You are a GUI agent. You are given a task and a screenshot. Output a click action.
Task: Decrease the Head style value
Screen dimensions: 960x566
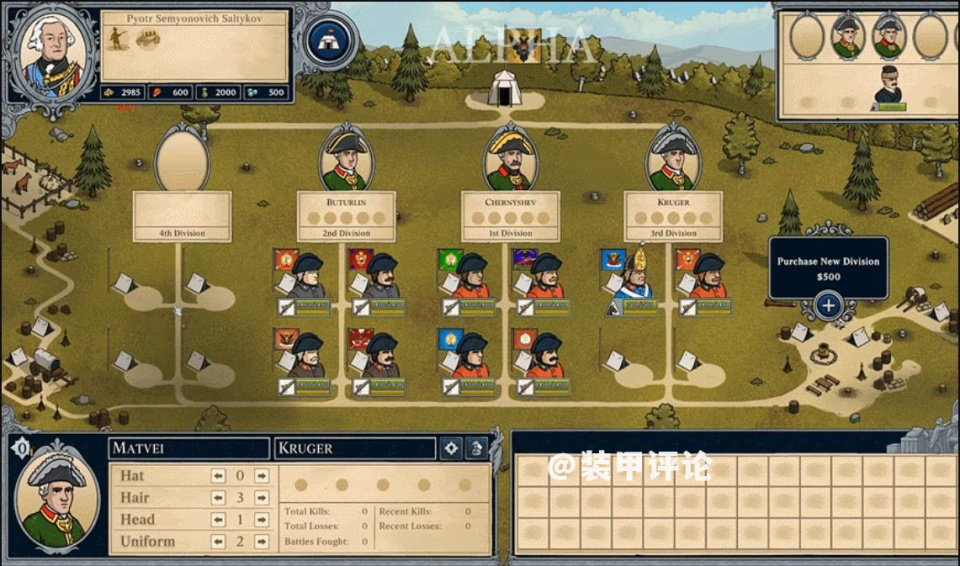[218, 520]
